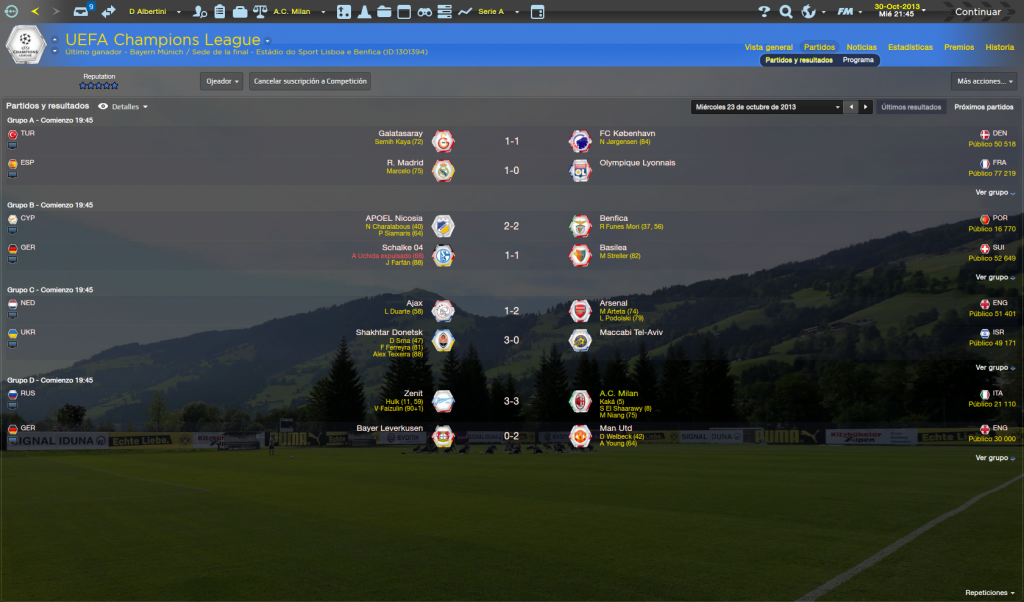Show the Estadísticas tab

pos(910,47)
